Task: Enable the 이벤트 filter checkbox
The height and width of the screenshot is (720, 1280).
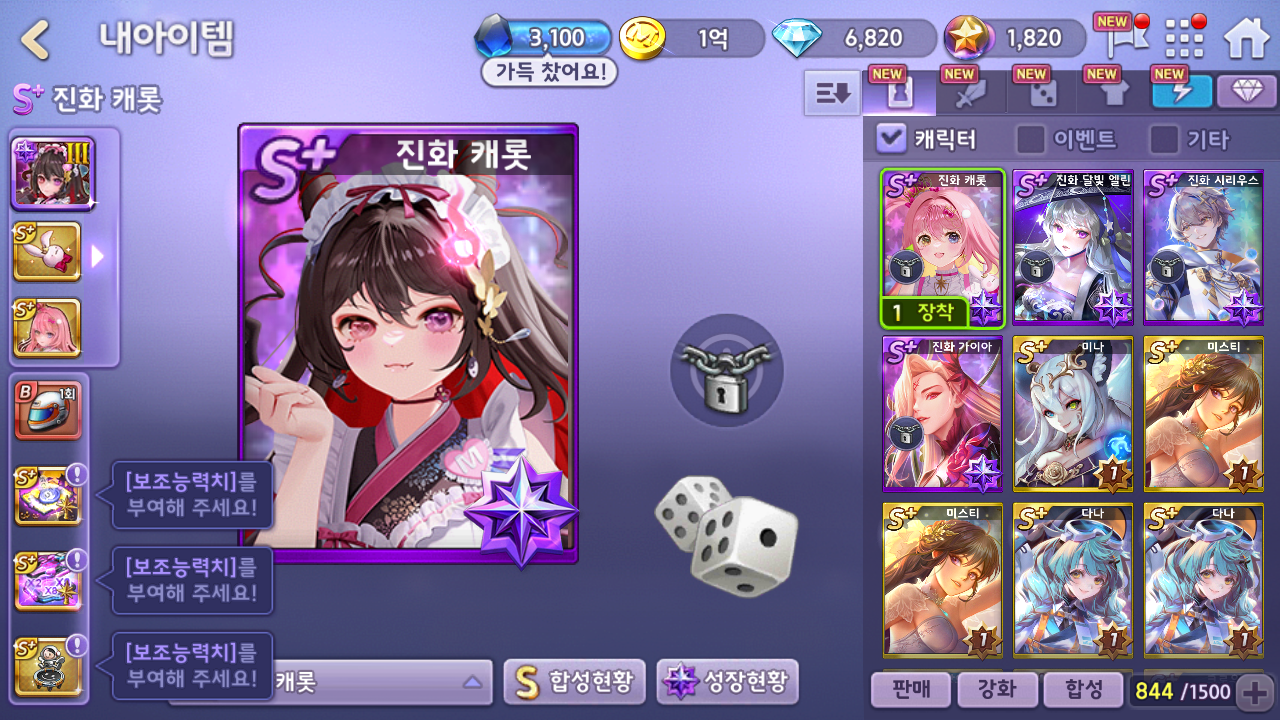Action: 1031,139
